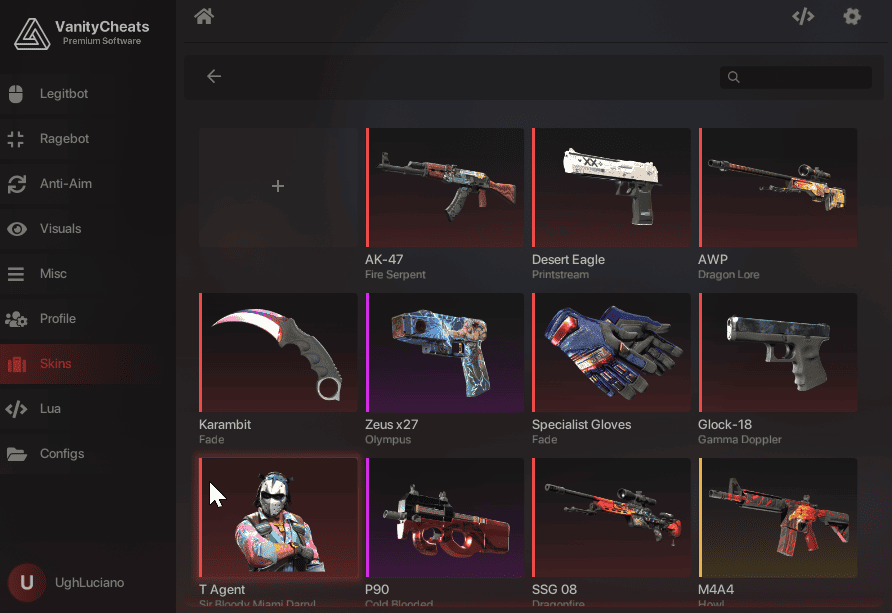Choose the Specialist Gloves Fade tile
The image size is (892, 613).
[611, 352]
